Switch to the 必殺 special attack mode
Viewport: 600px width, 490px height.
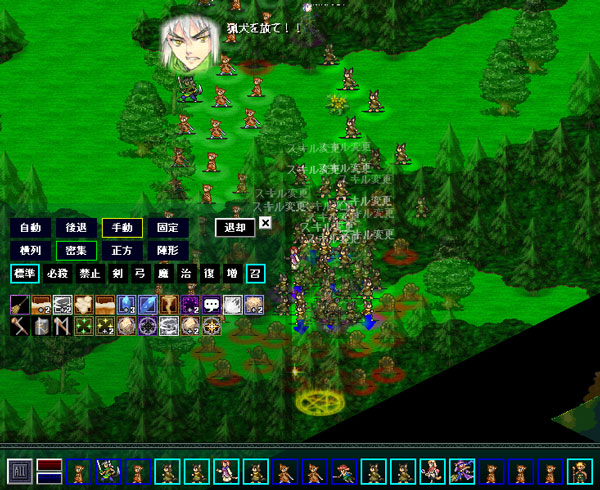click(x=58, y=273)
